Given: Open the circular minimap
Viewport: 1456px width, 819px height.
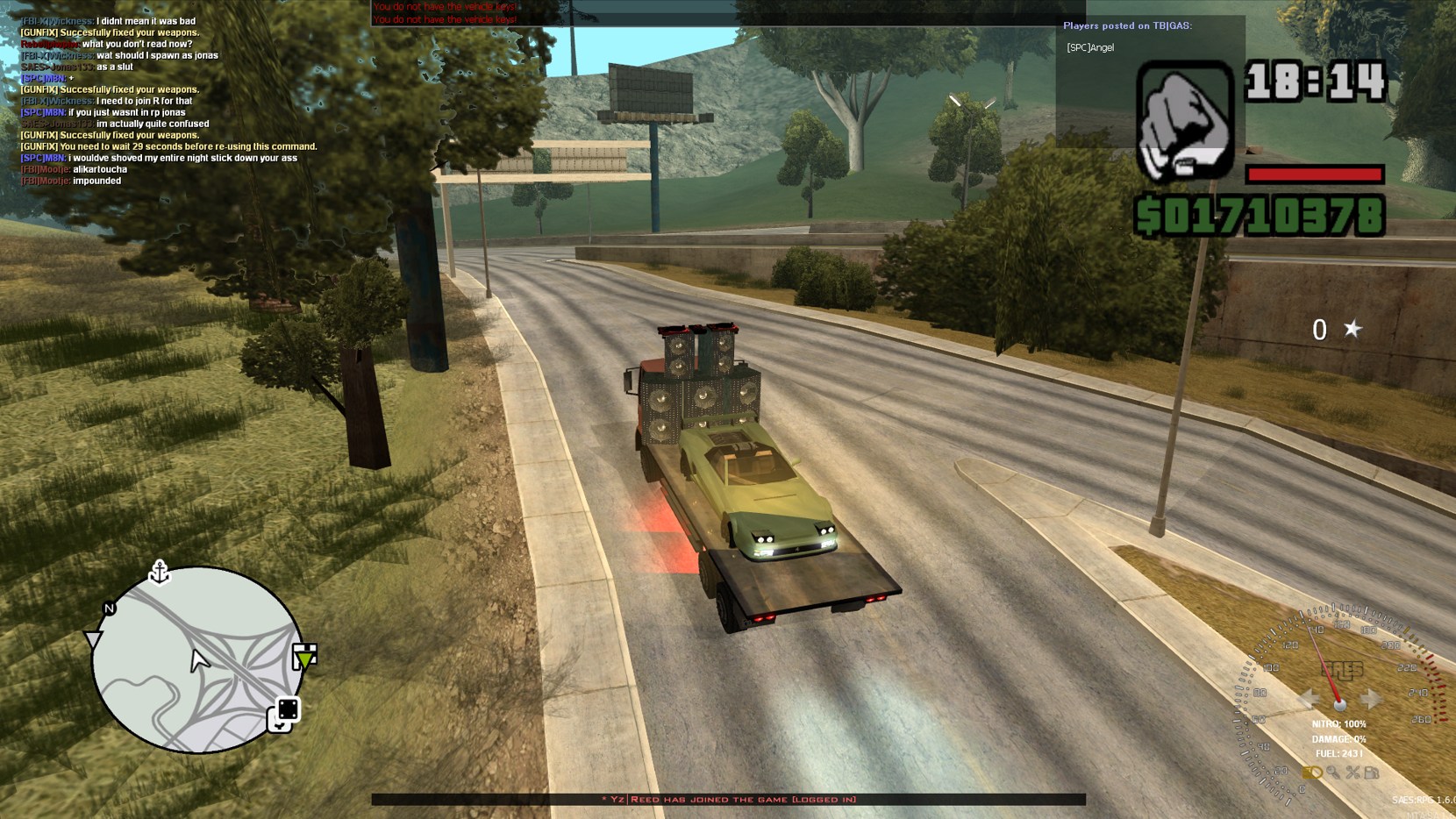Looking at the screenshot, I should coord(197,659).
